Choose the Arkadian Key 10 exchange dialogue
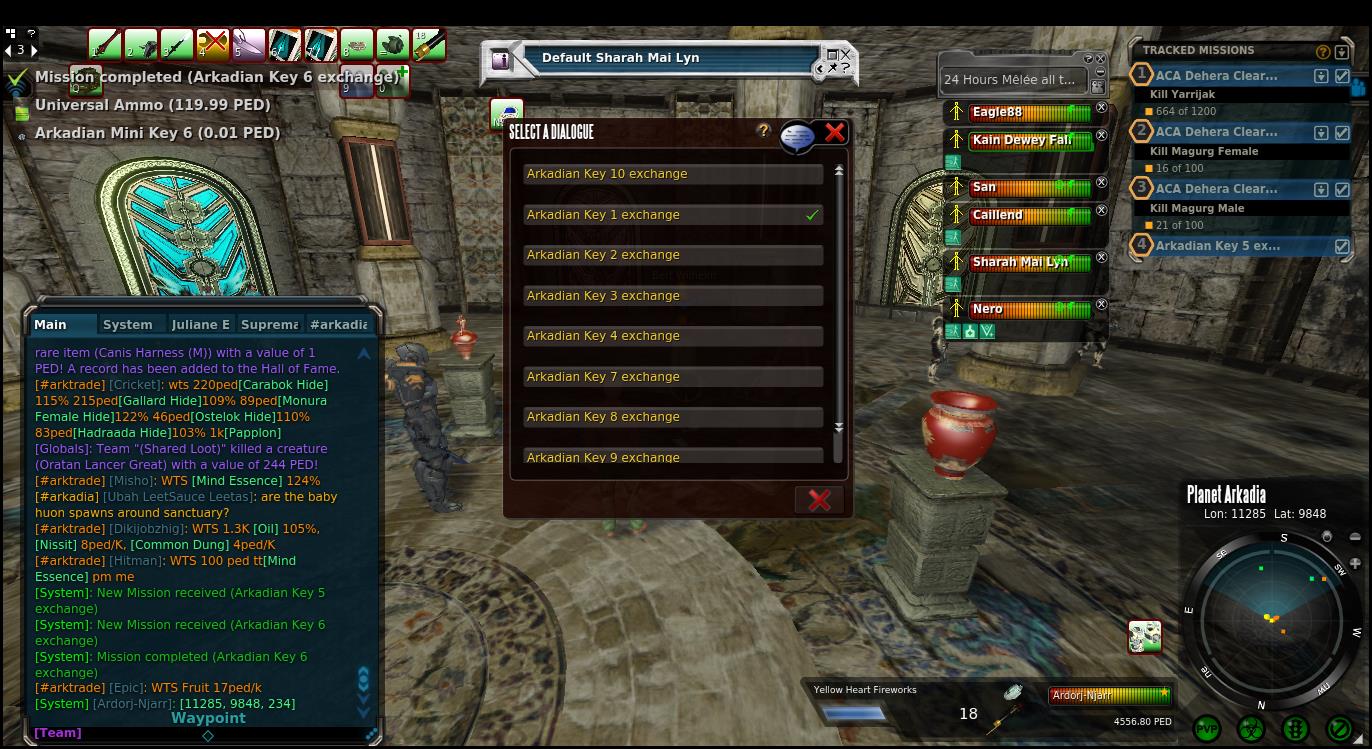This screenshot has height=749, width=1372. (x=672, y=174)
